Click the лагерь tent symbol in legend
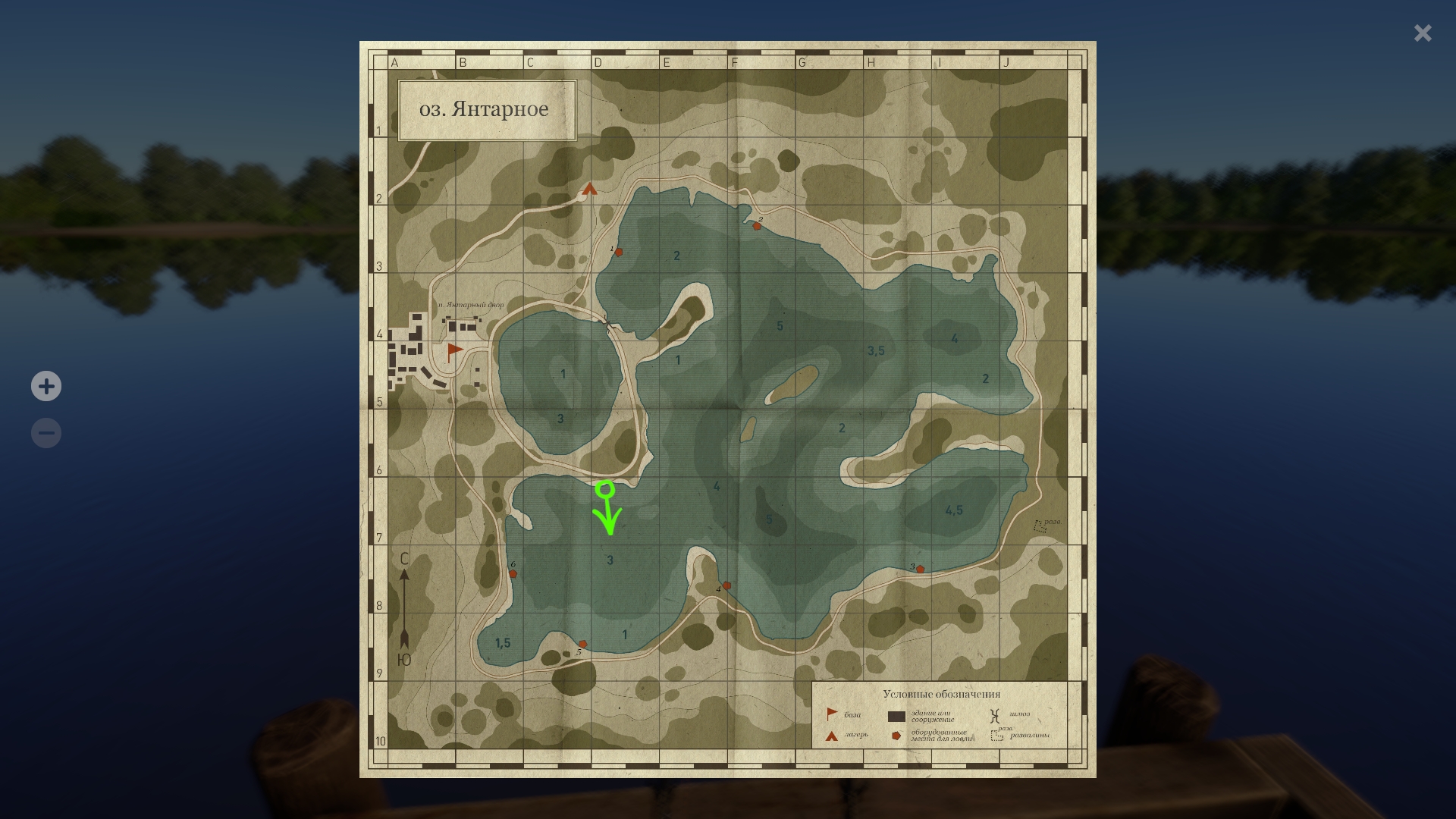1456x819 pixels. pos(830,736)
